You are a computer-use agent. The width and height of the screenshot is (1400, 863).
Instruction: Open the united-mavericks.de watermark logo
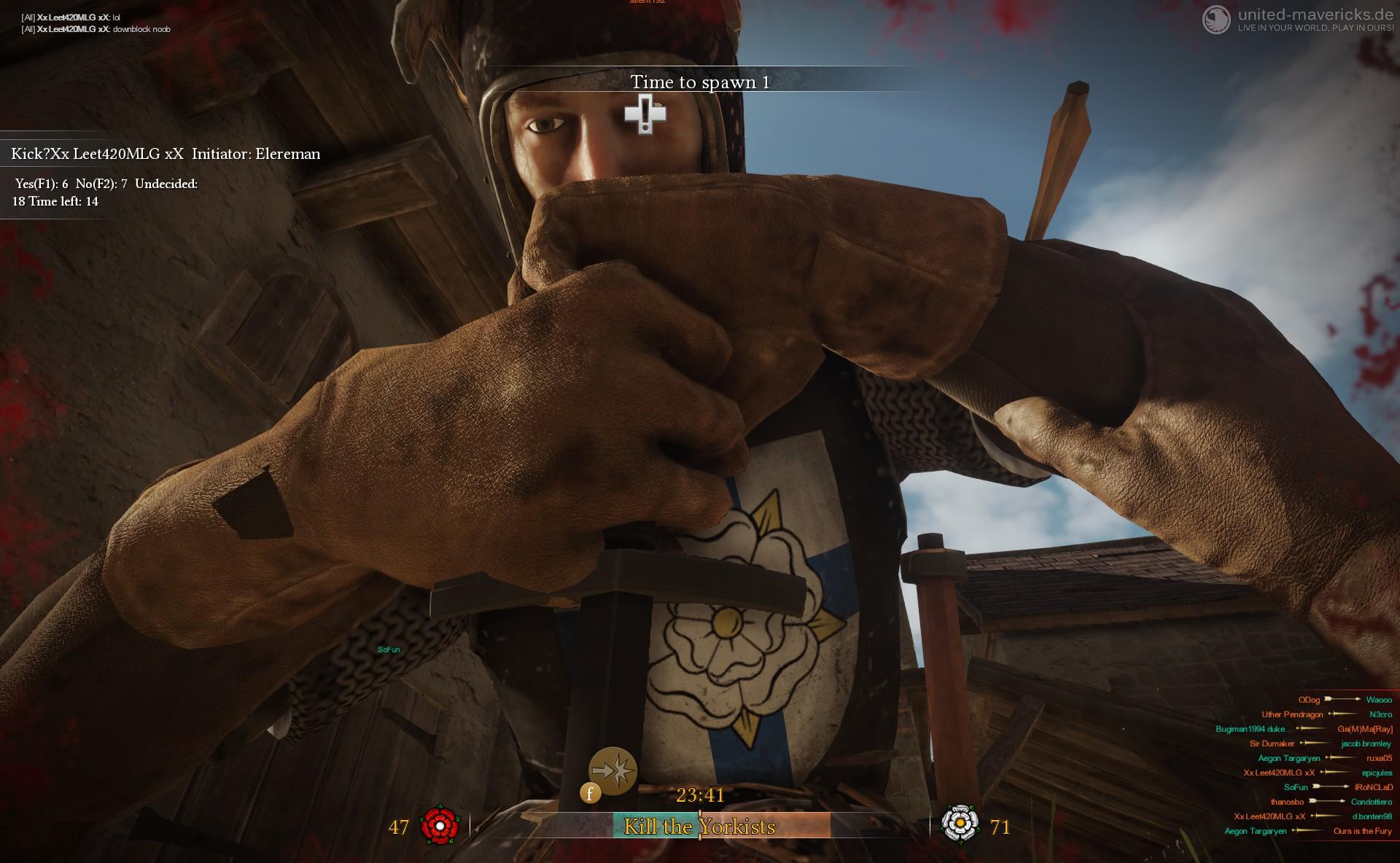pos(1216,20)
